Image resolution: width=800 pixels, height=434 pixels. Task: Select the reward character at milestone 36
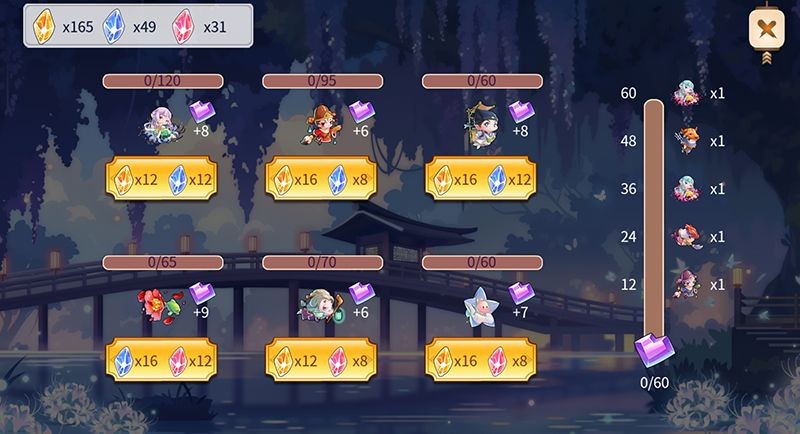click(687, 189)
